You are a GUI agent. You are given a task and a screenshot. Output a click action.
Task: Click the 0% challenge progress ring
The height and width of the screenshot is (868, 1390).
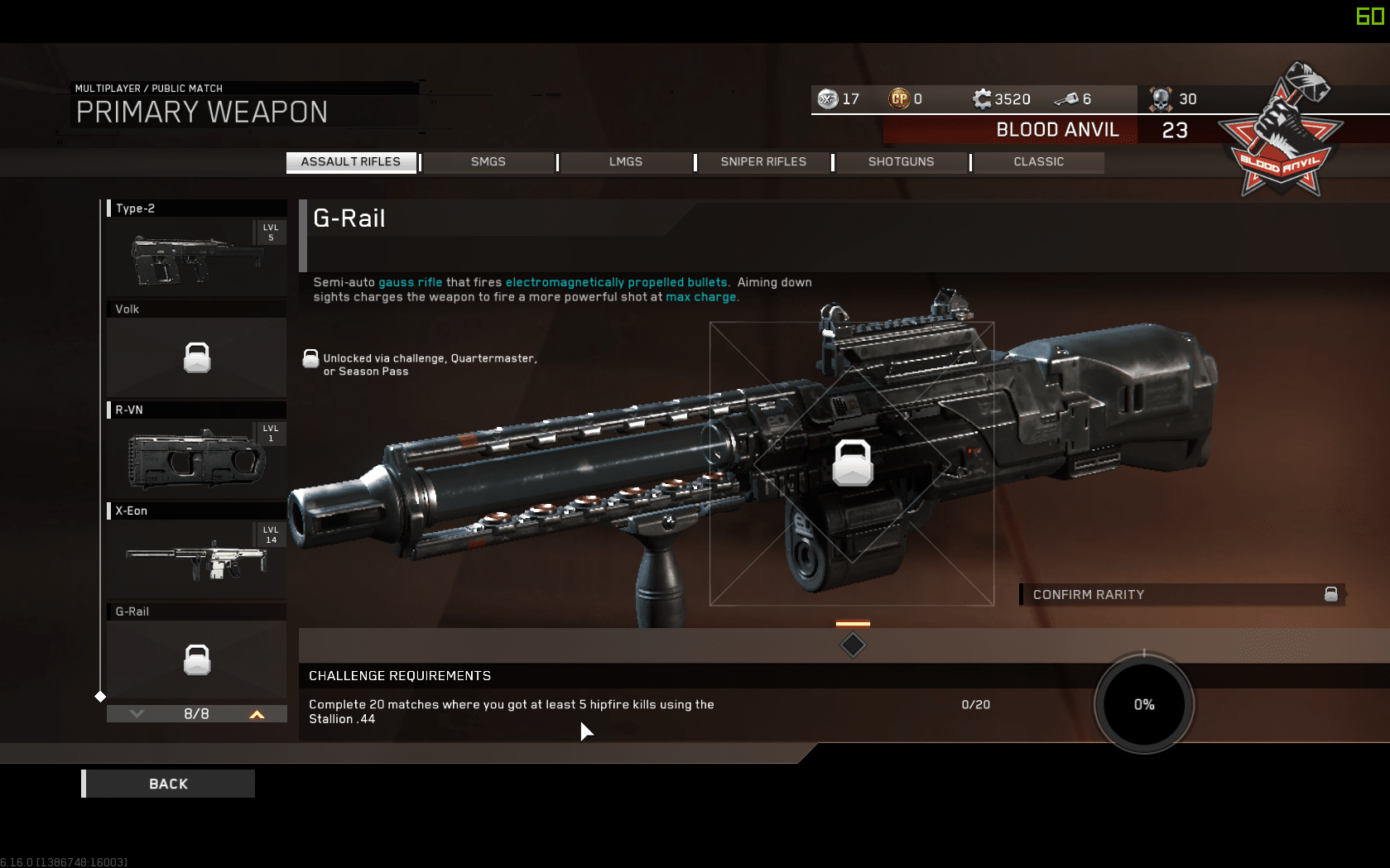tap(1143, 704)
